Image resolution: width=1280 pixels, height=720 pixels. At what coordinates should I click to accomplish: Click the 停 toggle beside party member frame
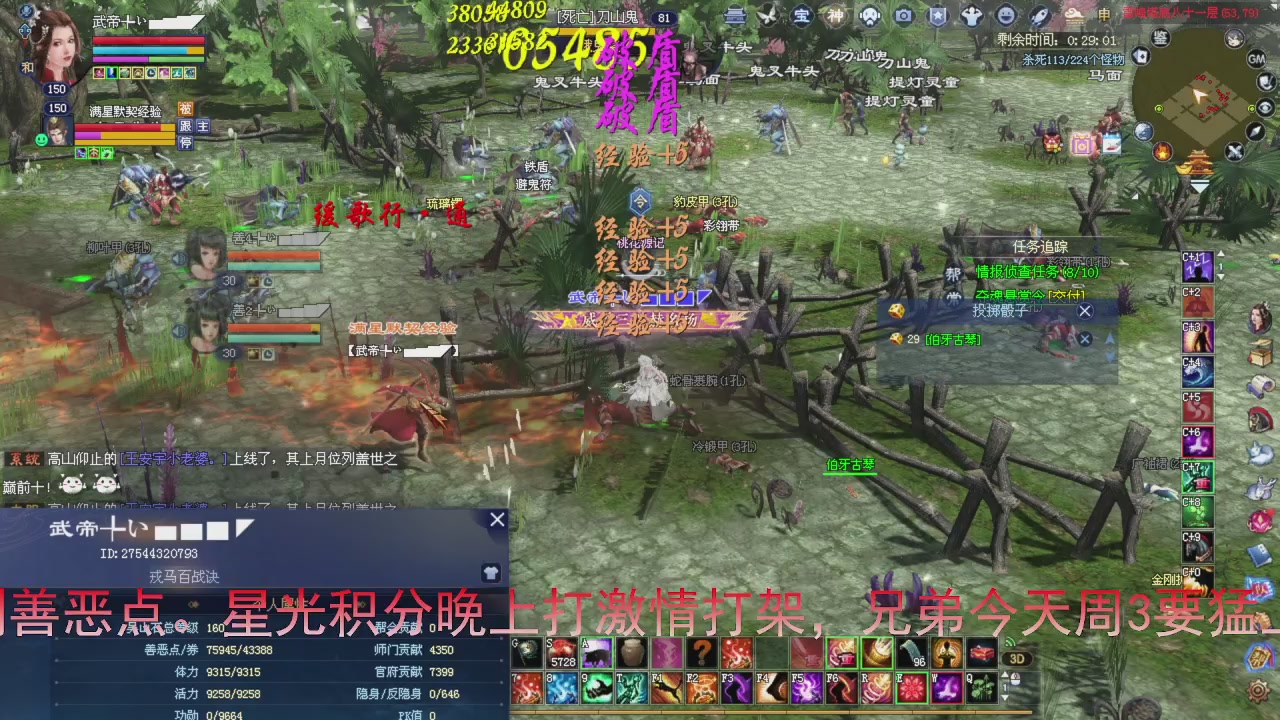point(186,142)
